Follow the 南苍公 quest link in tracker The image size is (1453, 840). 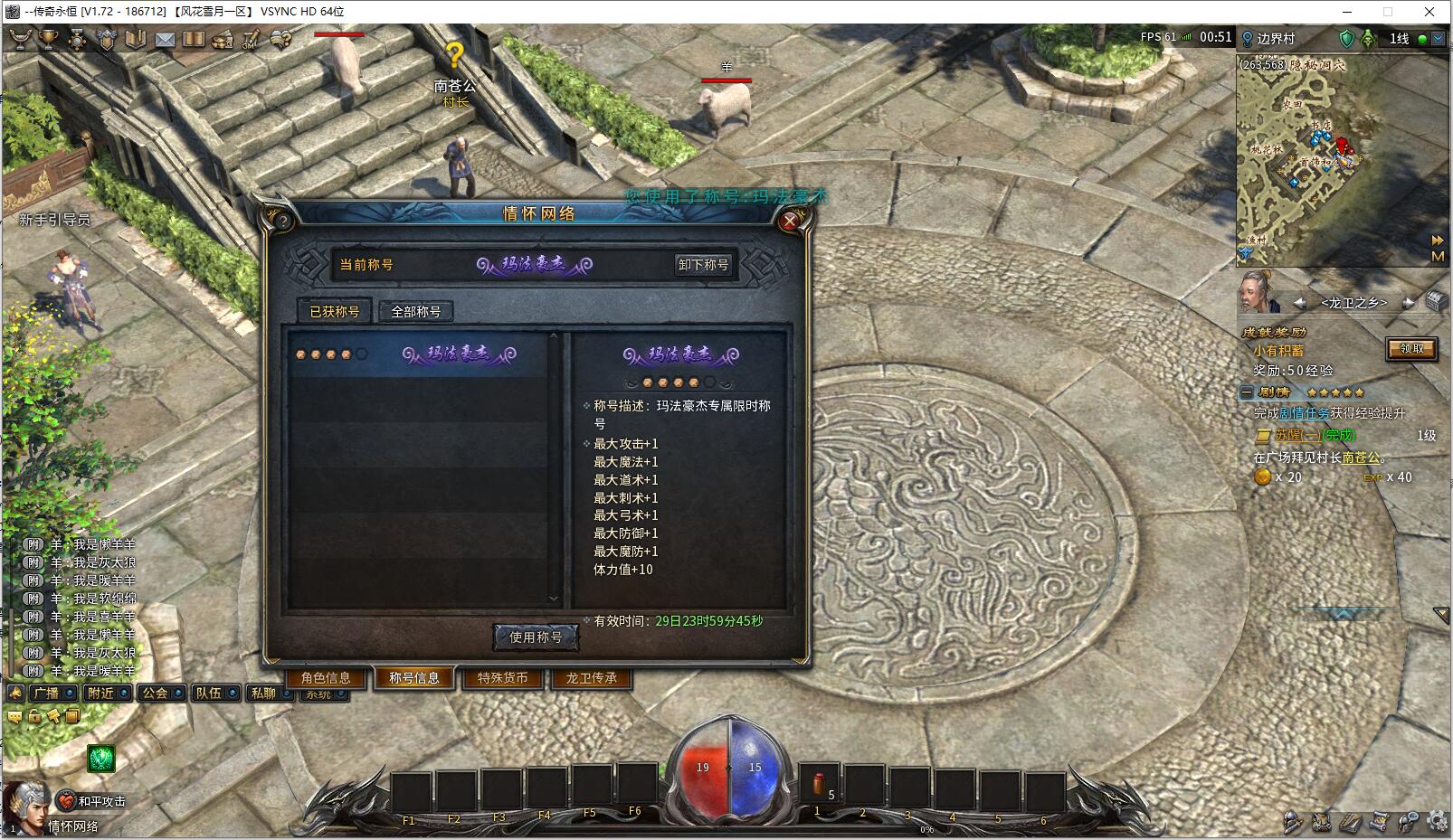[1360, 458]
